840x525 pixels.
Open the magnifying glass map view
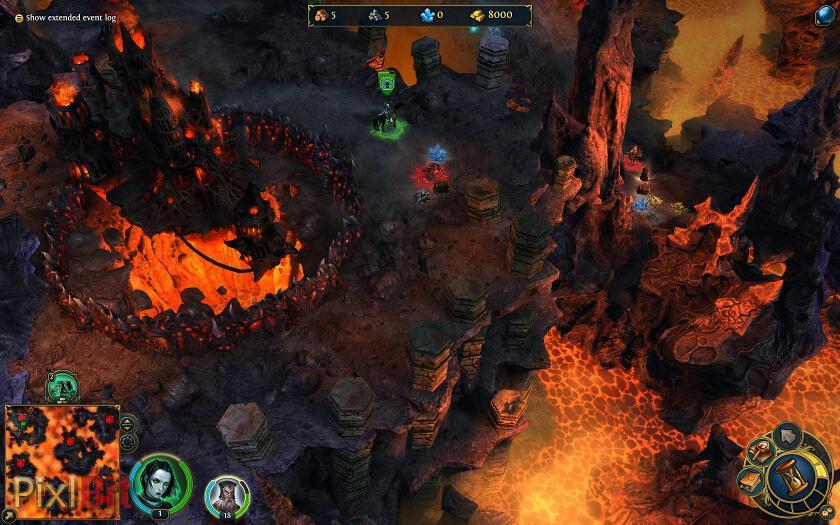765,452
